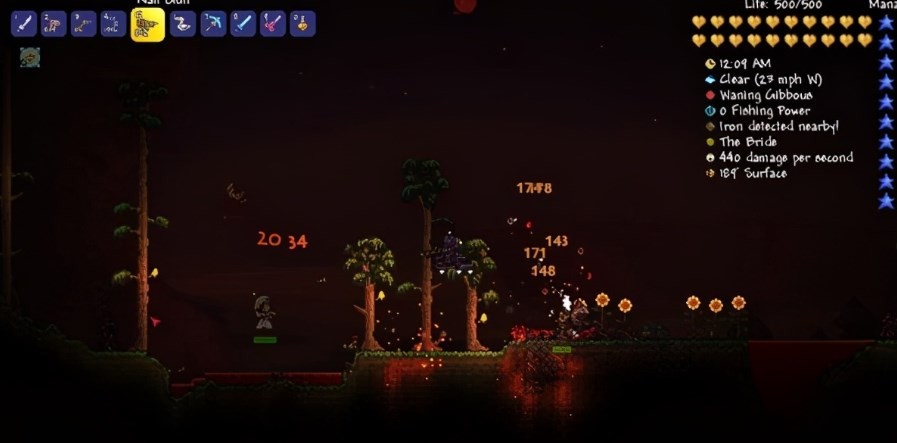Viewport: 897px width, 443px height.
Task: Click the highlighted Nail Gun hotbar slot
Action: coord(148,25)
